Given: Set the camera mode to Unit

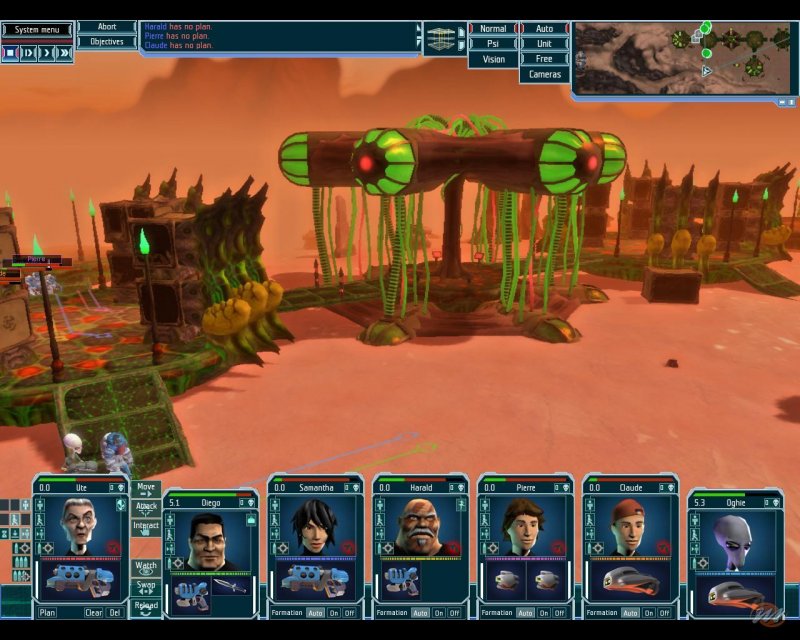Looking at the screenshot, I should coord(544,44).
